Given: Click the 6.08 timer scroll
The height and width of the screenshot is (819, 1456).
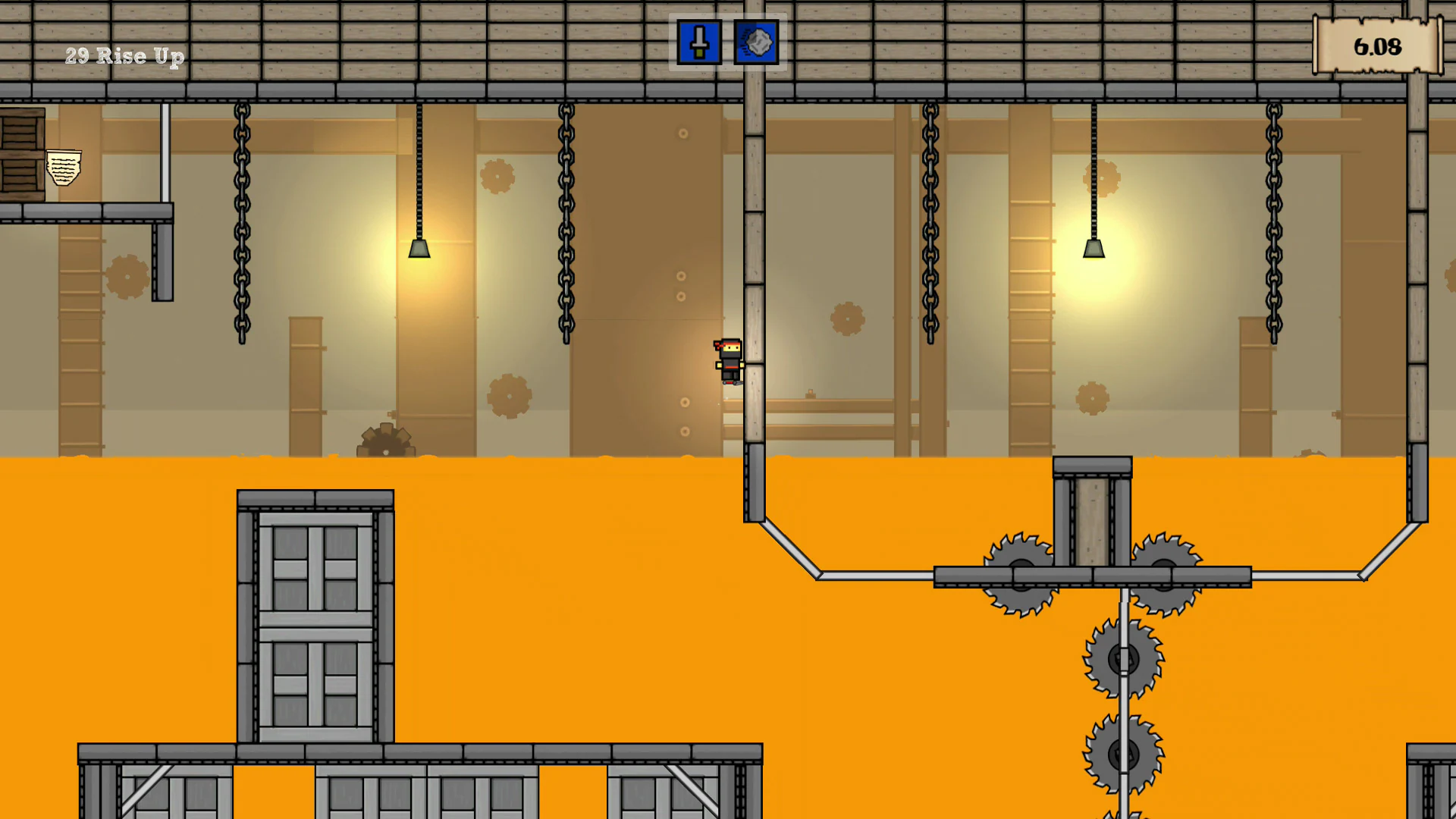Looking at the screenshot, I should point(1377,47).
